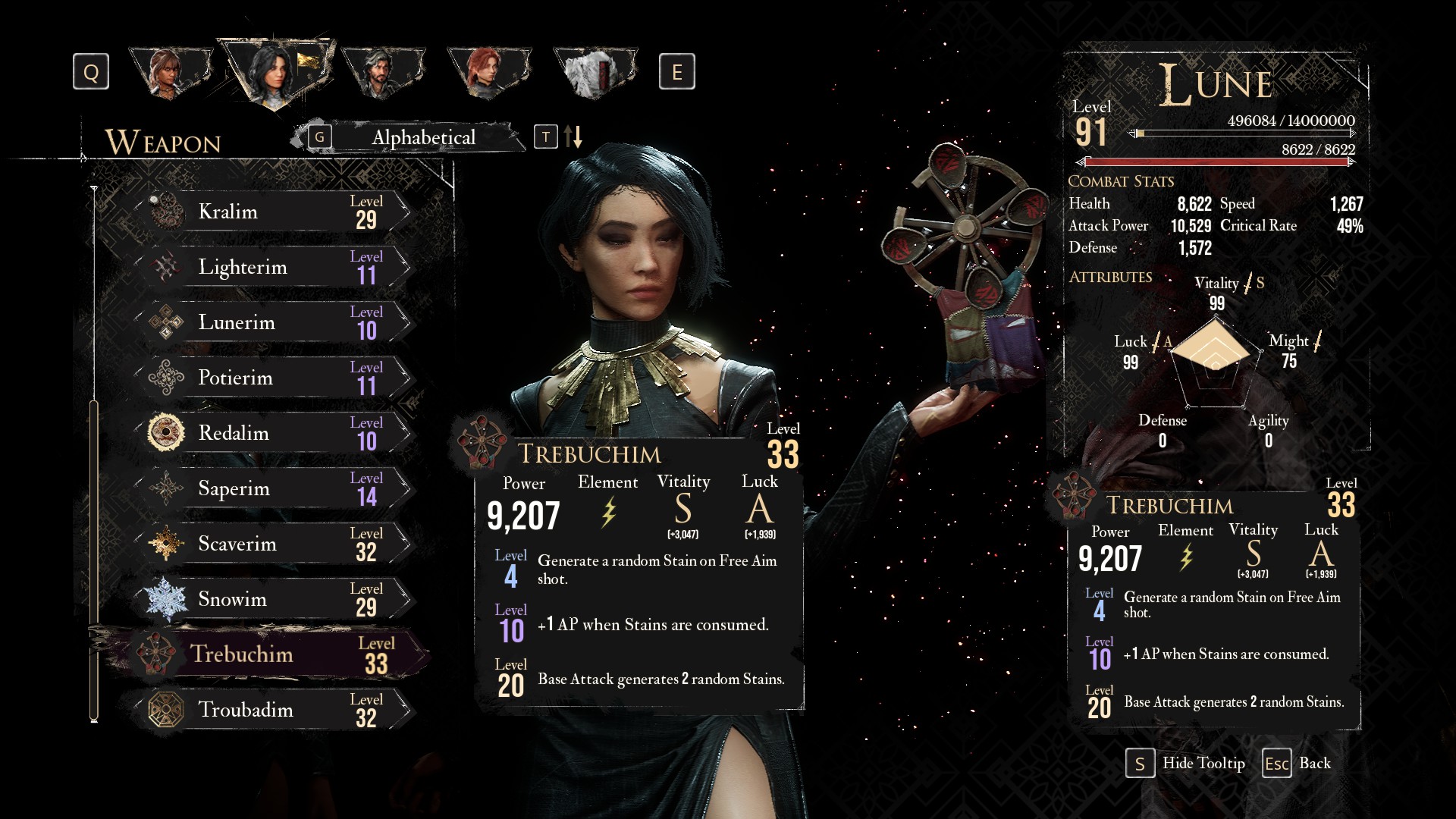
Task: Choose Saperim in the weapon list
Action: (x=273, y=488)
